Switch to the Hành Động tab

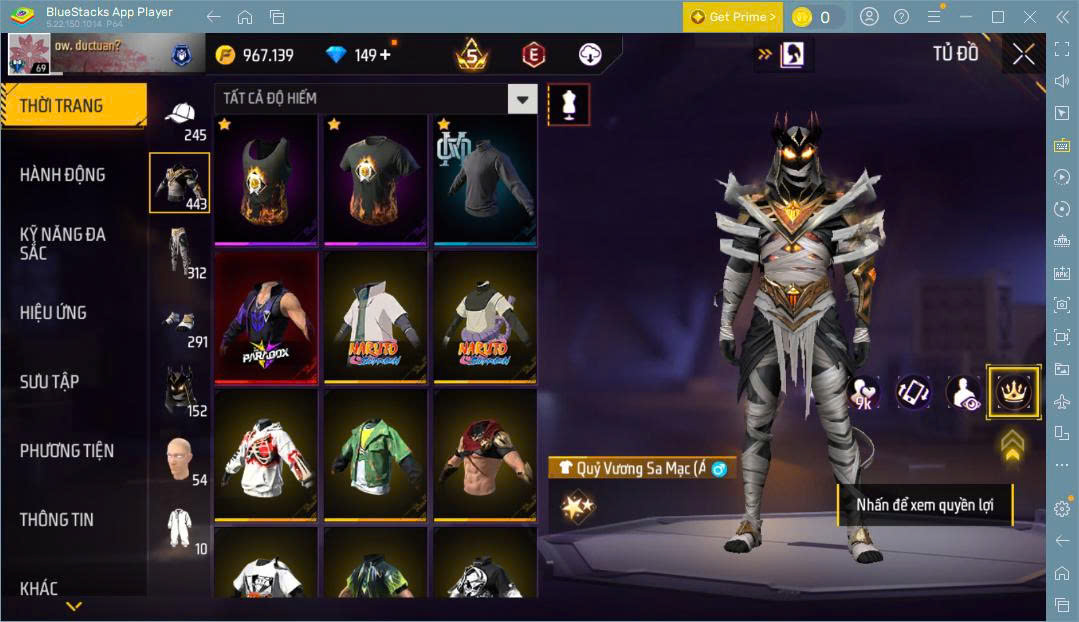[x=62, y=175]
